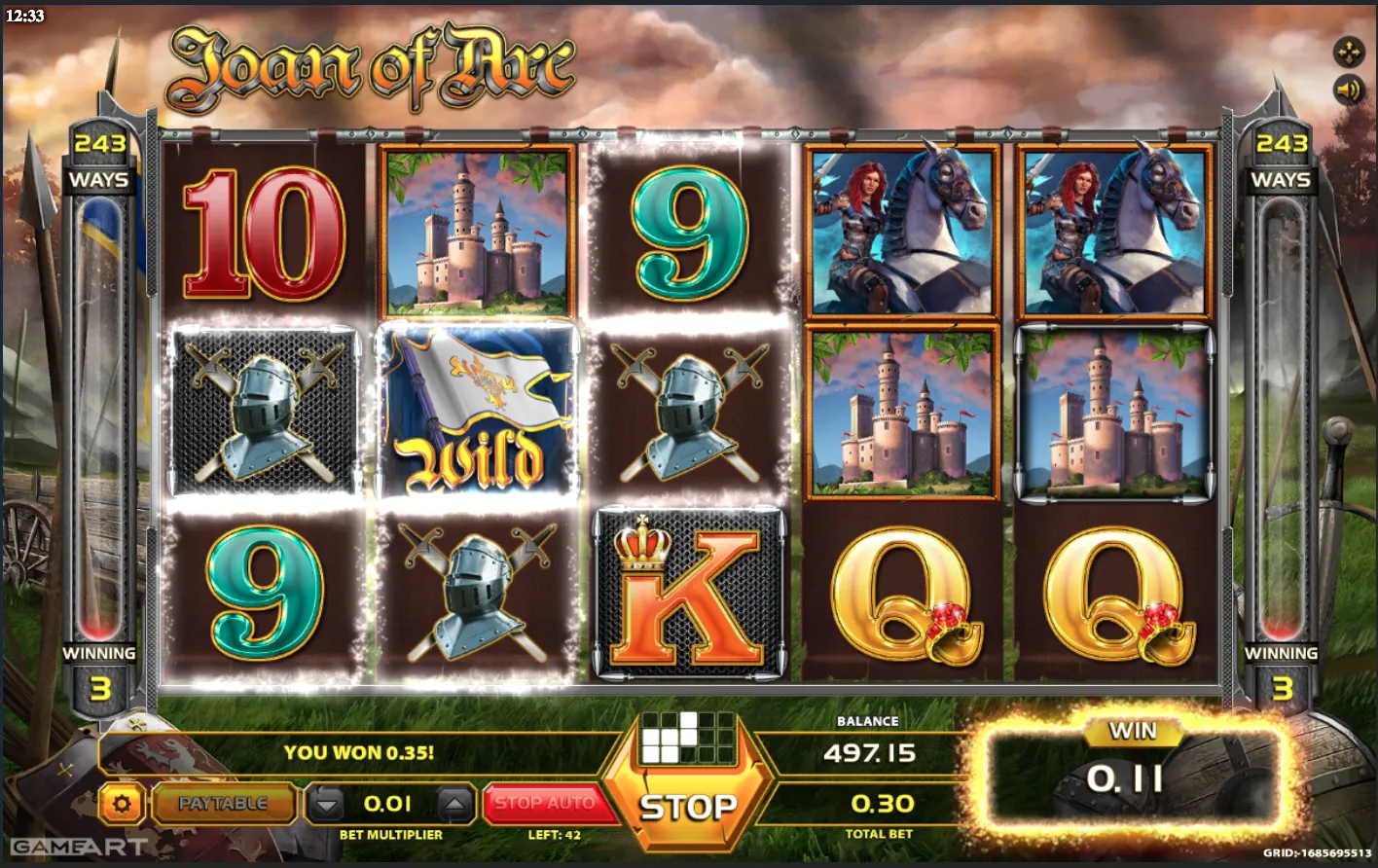Disable autoplay via STOP AUTO
Screen dimensions: 1378x868
[x=549, y=801]
